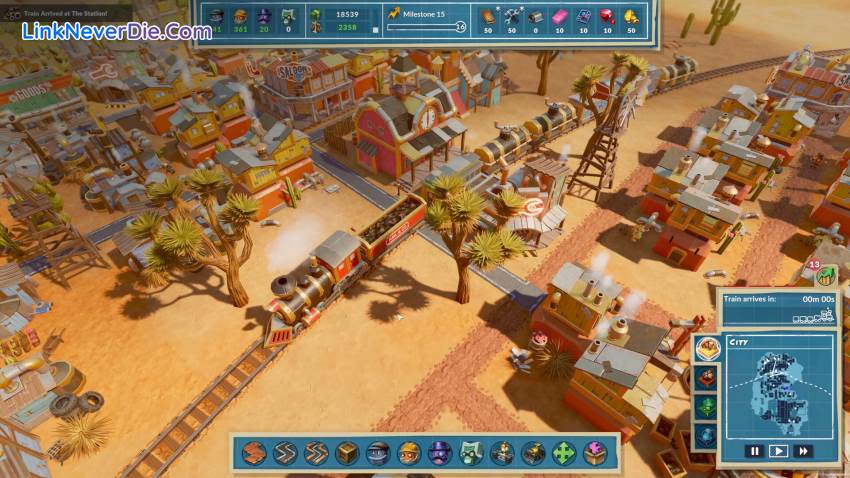Switch to the red building map tab
850x478 pixels.
[707, 377]
